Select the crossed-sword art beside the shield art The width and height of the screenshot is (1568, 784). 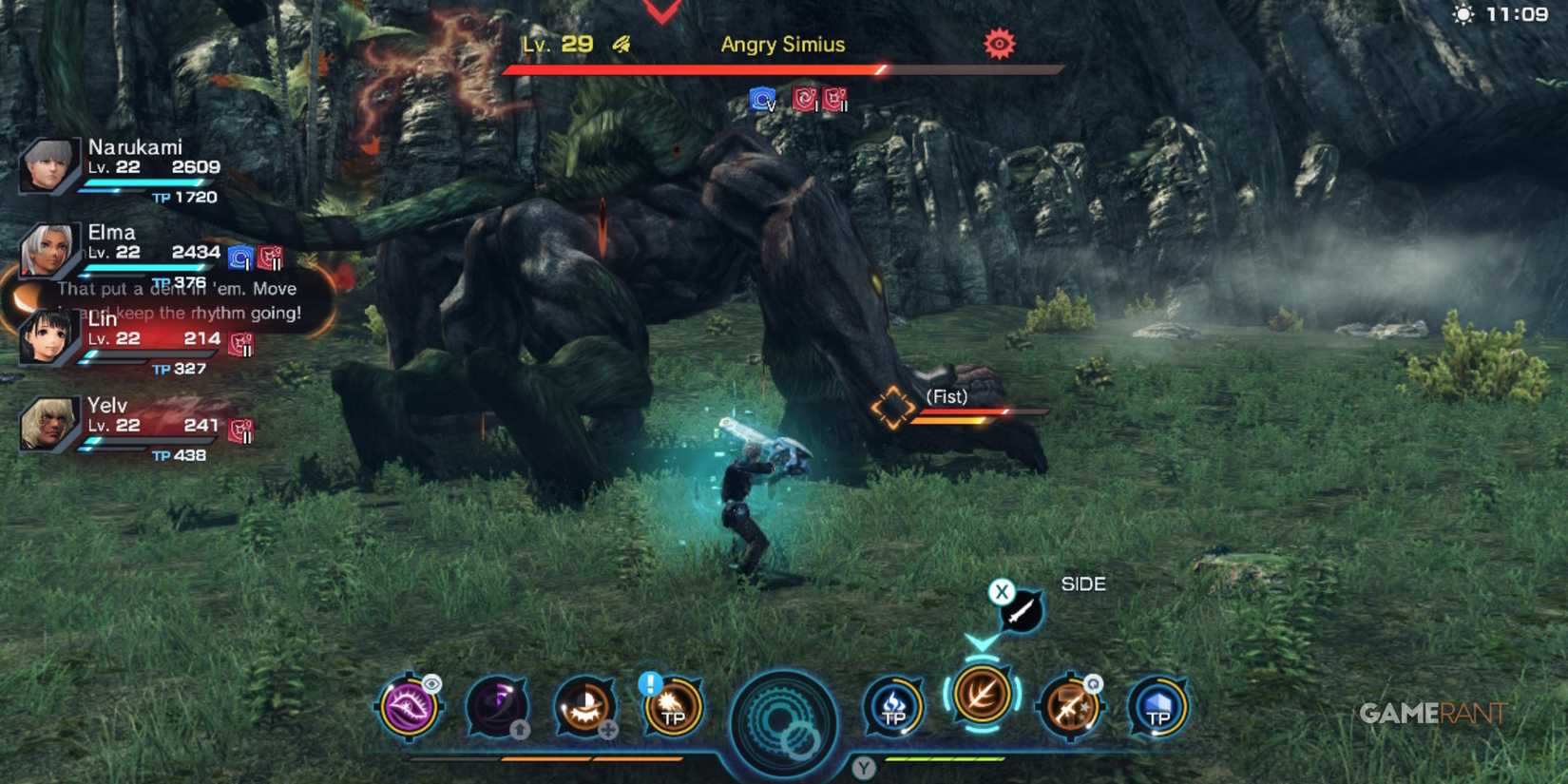click(1070, 711)
